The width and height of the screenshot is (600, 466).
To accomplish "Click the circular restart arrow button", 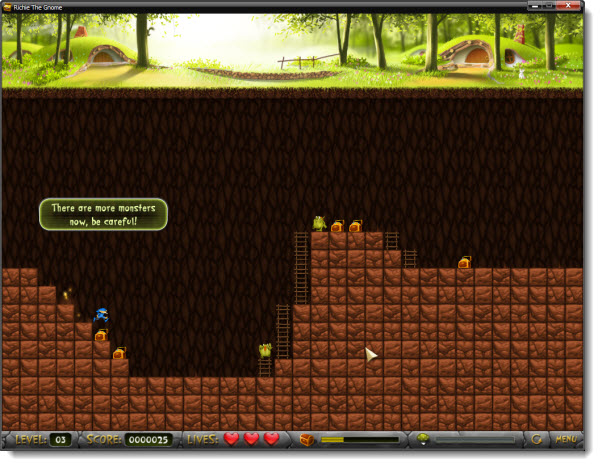I will (537, 439).
